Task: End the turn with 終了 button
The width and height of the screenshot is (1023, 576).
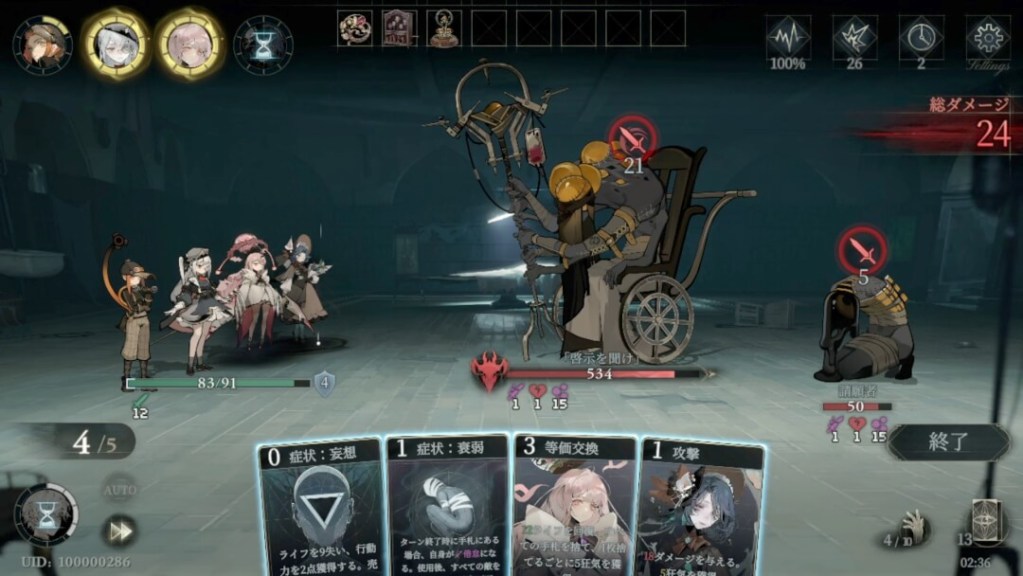Action: (x=947, y=442)
